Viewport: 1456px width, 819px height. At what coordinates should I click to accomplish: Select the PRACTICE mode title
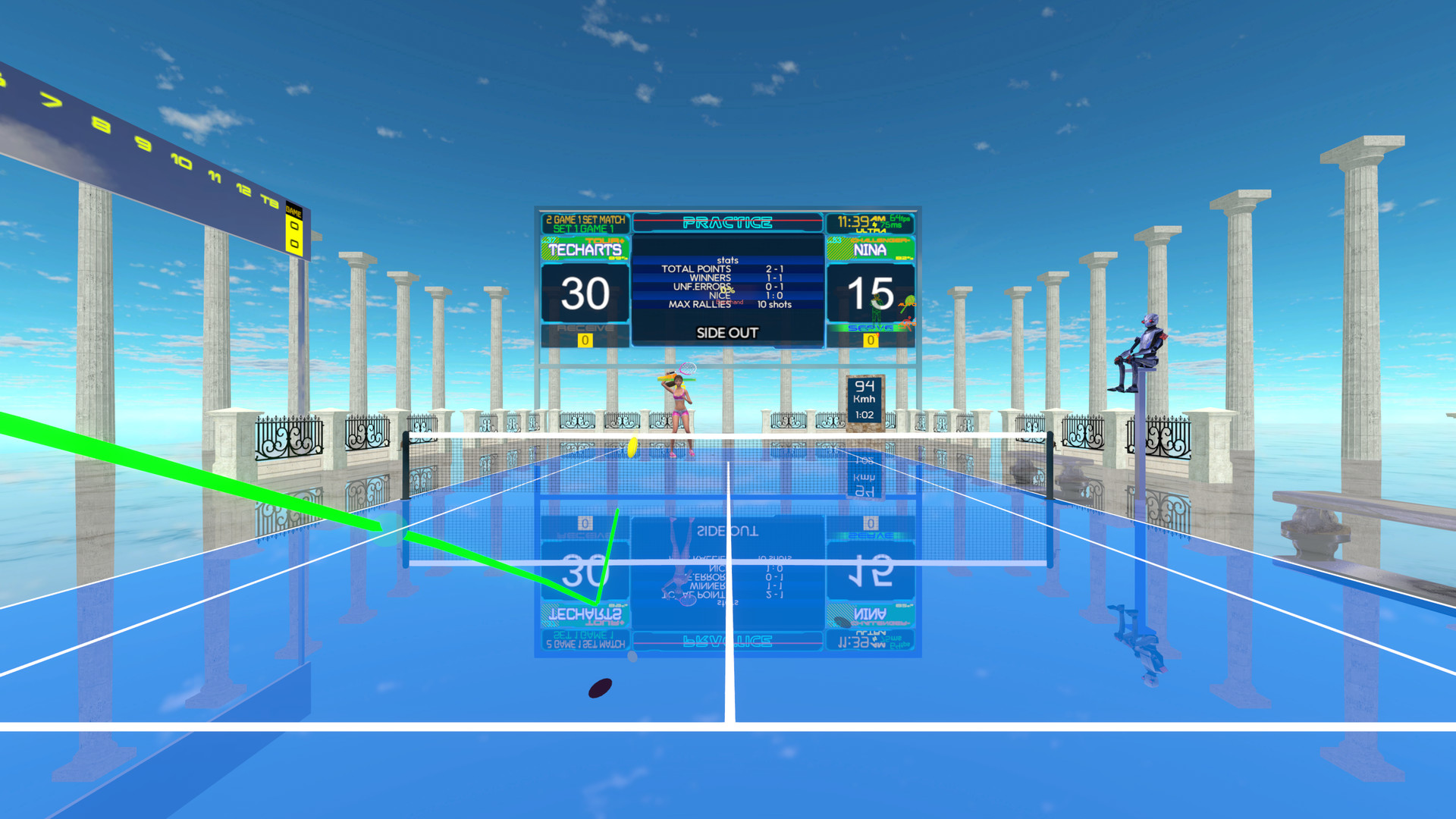(728, 222)
